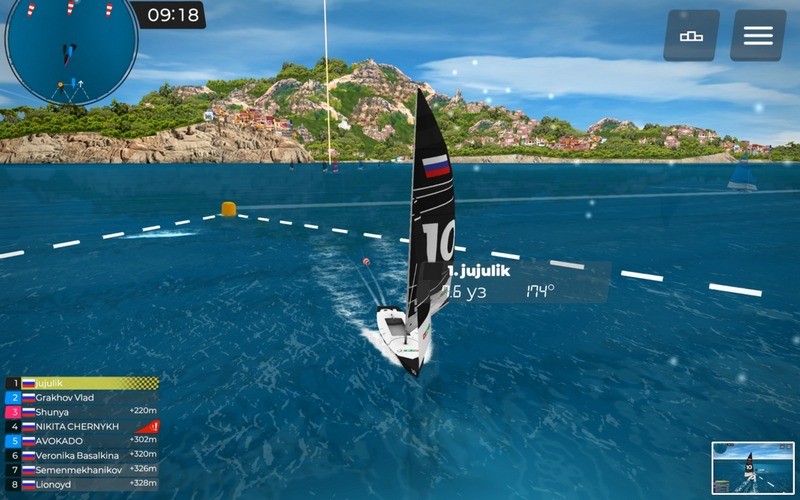The width and height of the screenshot is (800, 500).
Task: Pick Veronika Basalkina's leaderboard row
Action: pyautogui.click(x=80, y=455)
